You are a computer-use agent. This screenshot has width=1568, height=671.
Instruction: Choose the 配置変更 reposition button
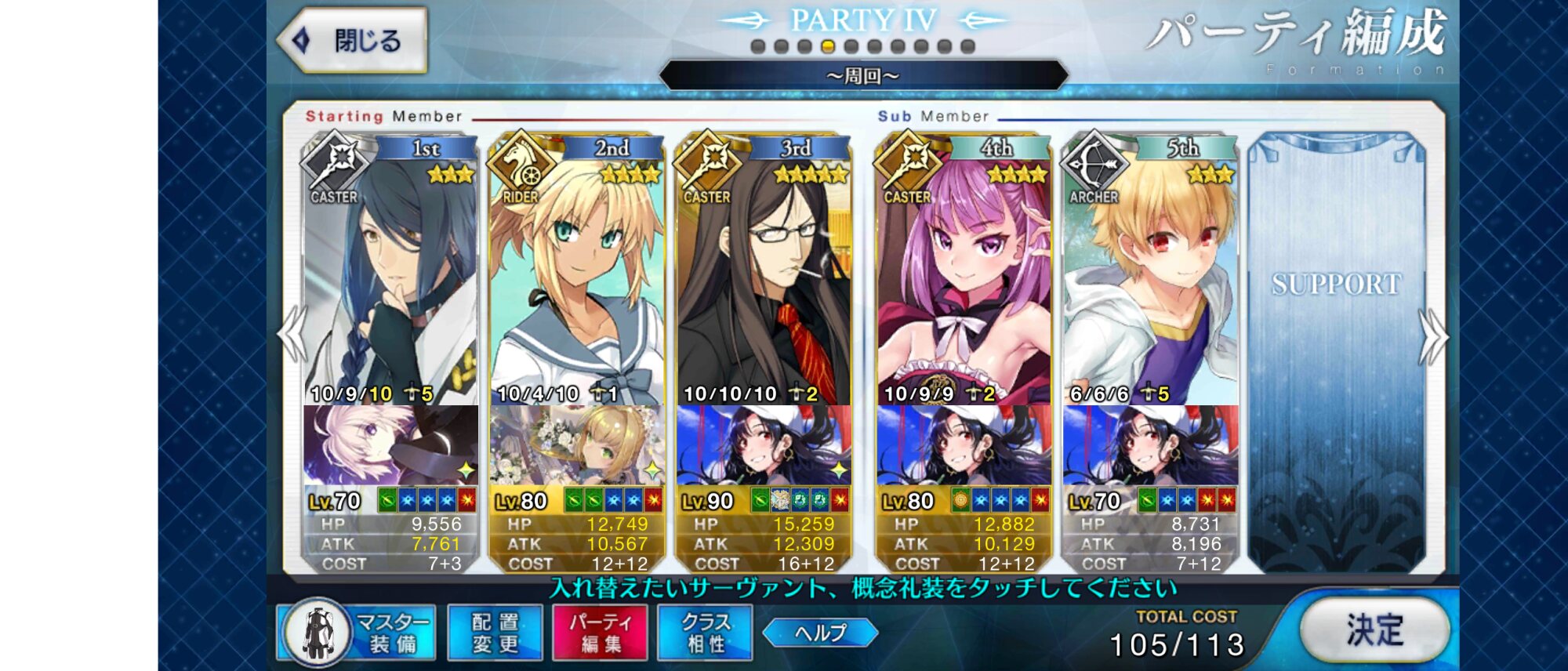click(x=495, y=633)
